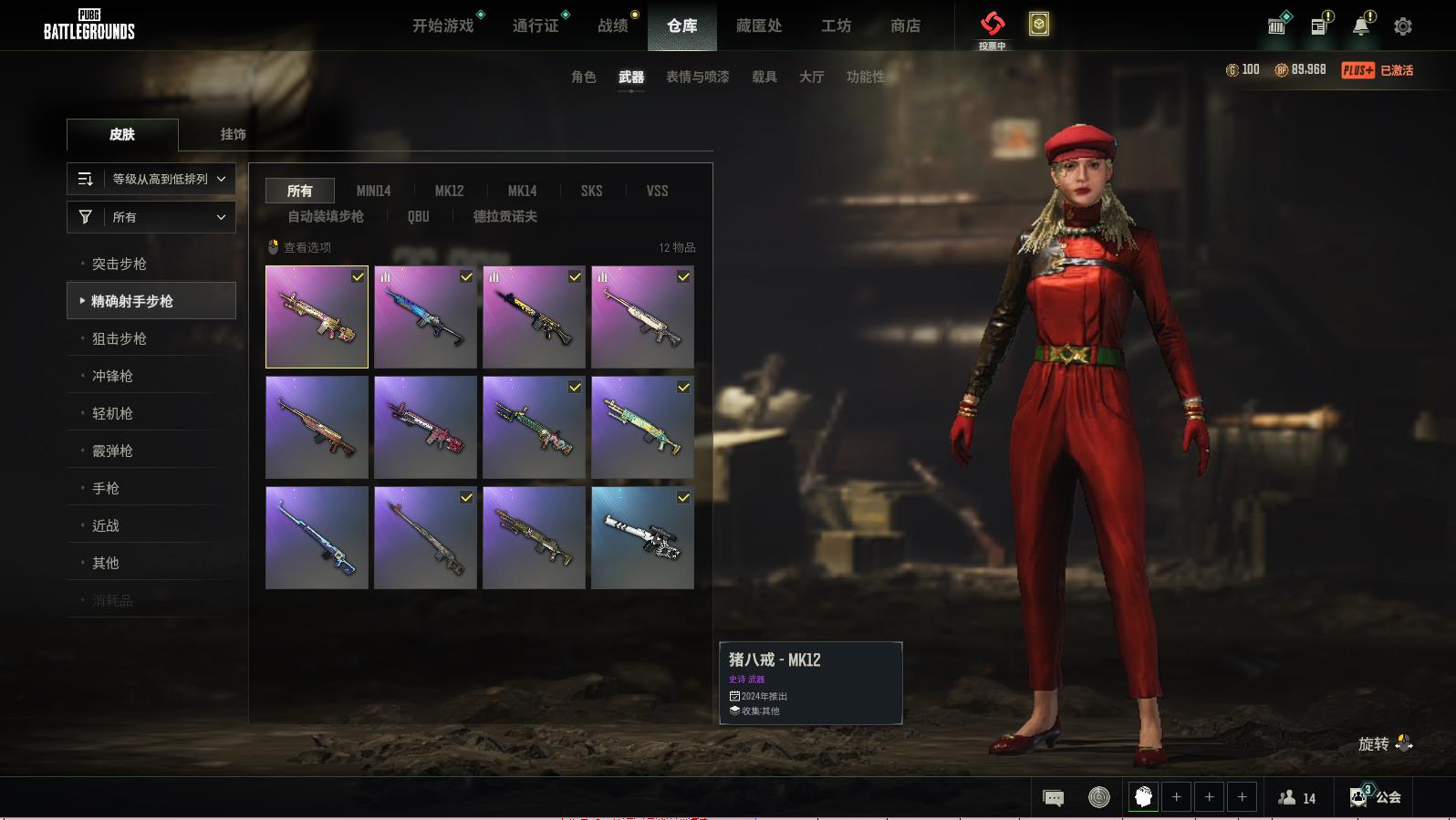Switch to the 通行证 pass tab
Screen dimensions: 1456x820
coord(536,26)
